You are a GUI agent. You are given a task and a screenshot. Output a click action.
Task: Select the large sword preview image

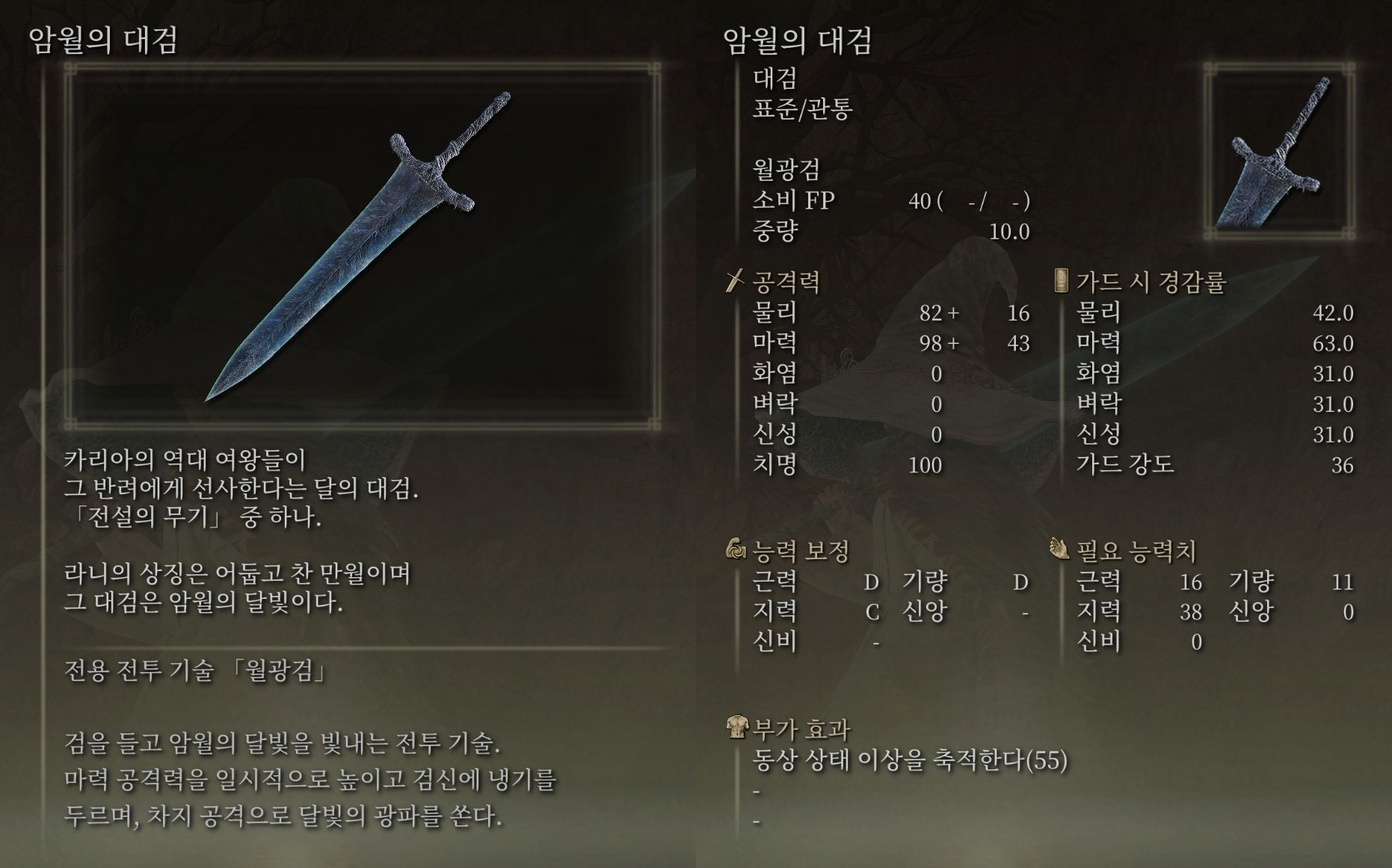click(x=359, y=247)
